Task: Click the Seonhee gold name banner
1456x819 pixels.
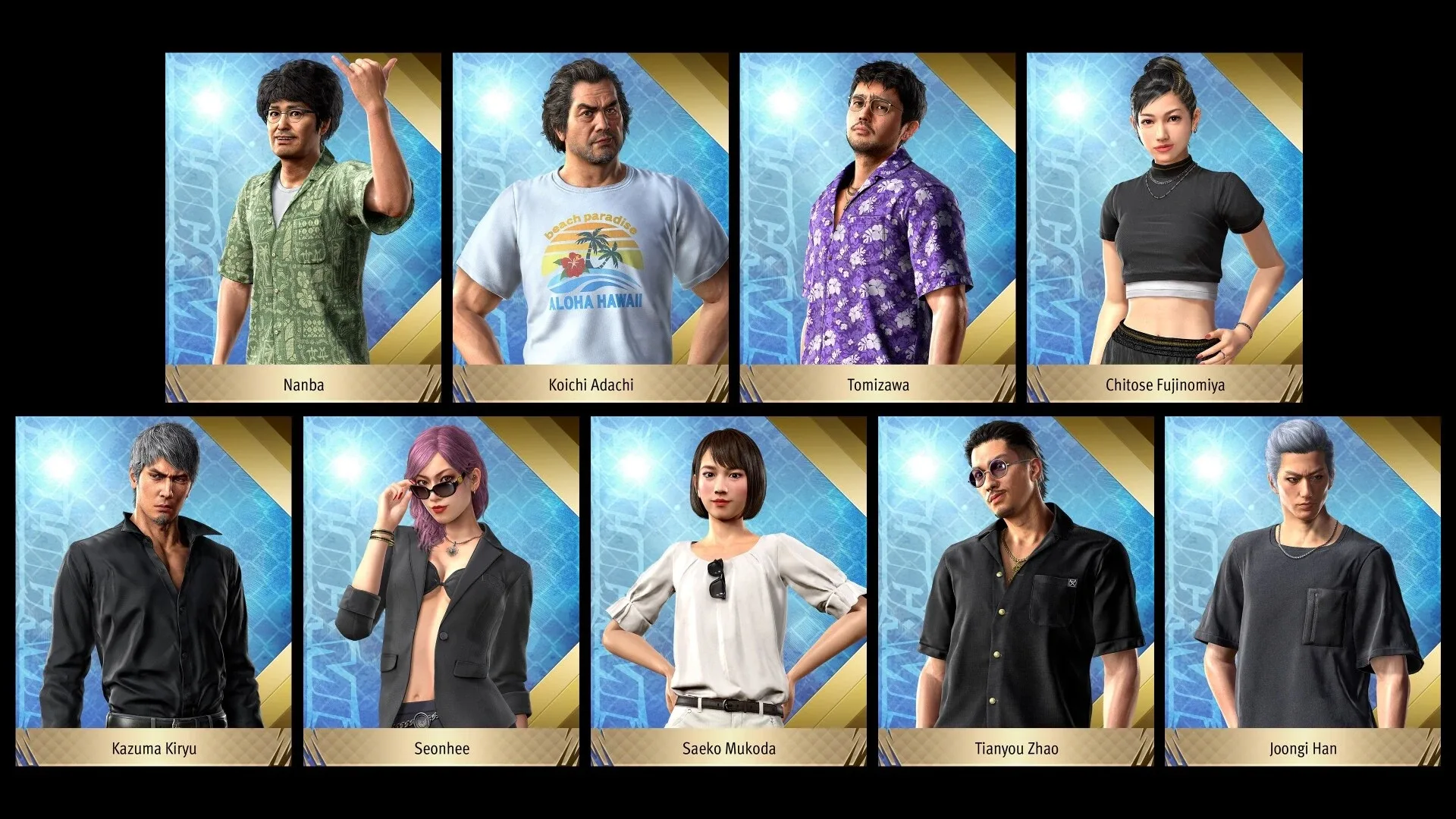Action: (x=438, y=748)
